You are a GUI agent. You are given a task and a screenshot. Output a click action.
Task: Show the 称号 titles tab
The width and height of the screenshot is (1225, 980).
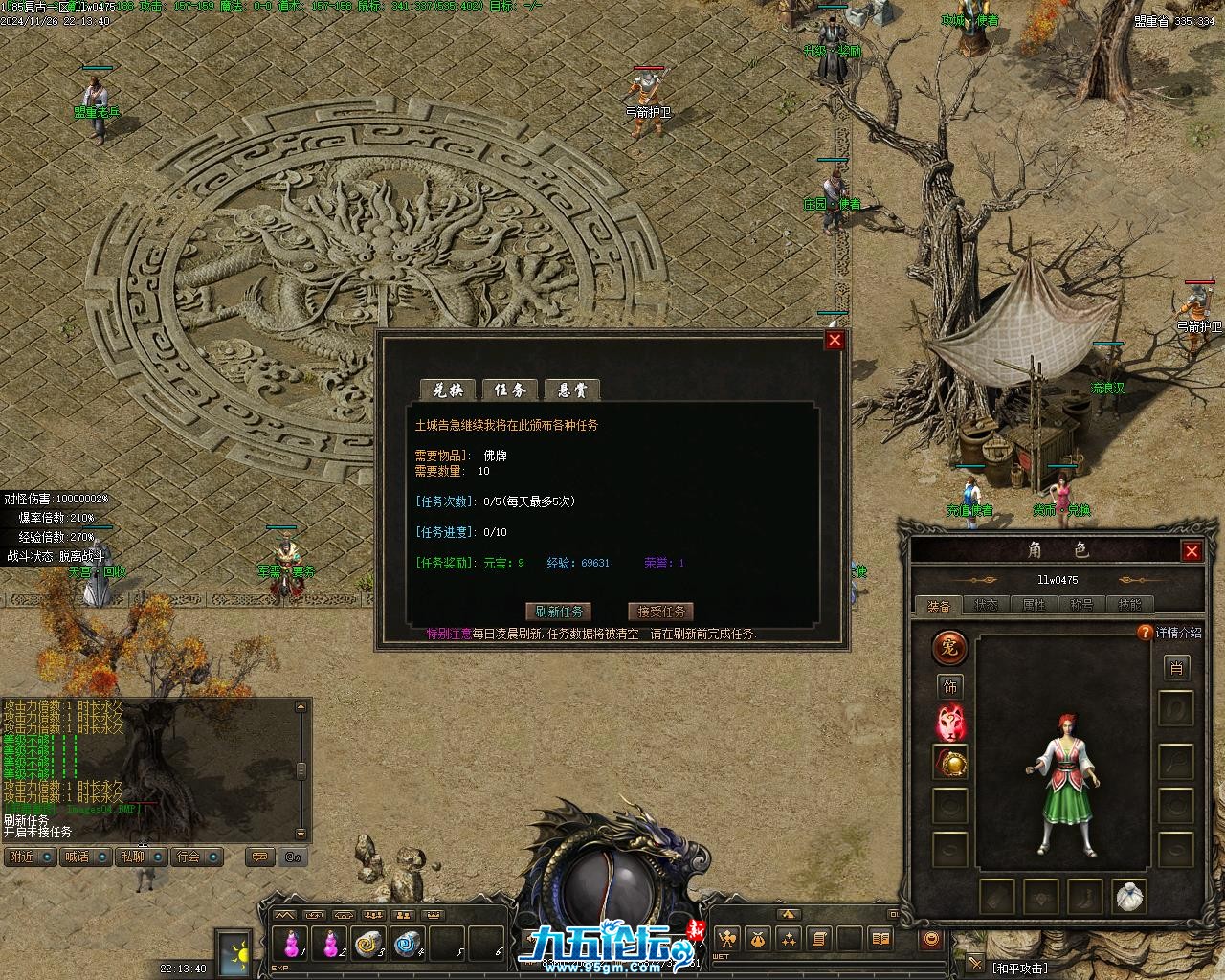[1081, 605]
